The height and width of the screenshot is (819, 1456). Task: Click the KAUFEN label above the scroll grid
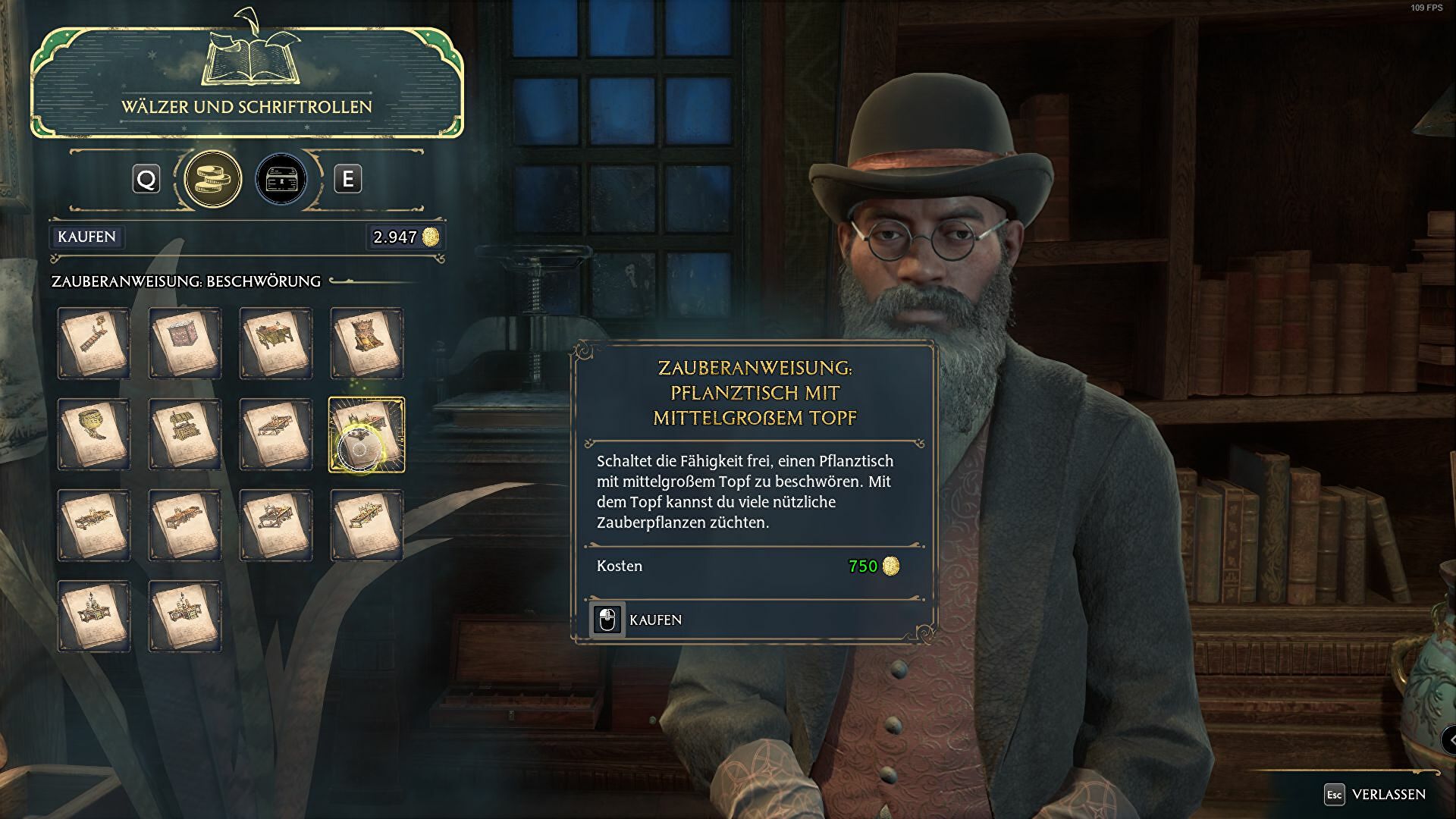click(86, 237)
